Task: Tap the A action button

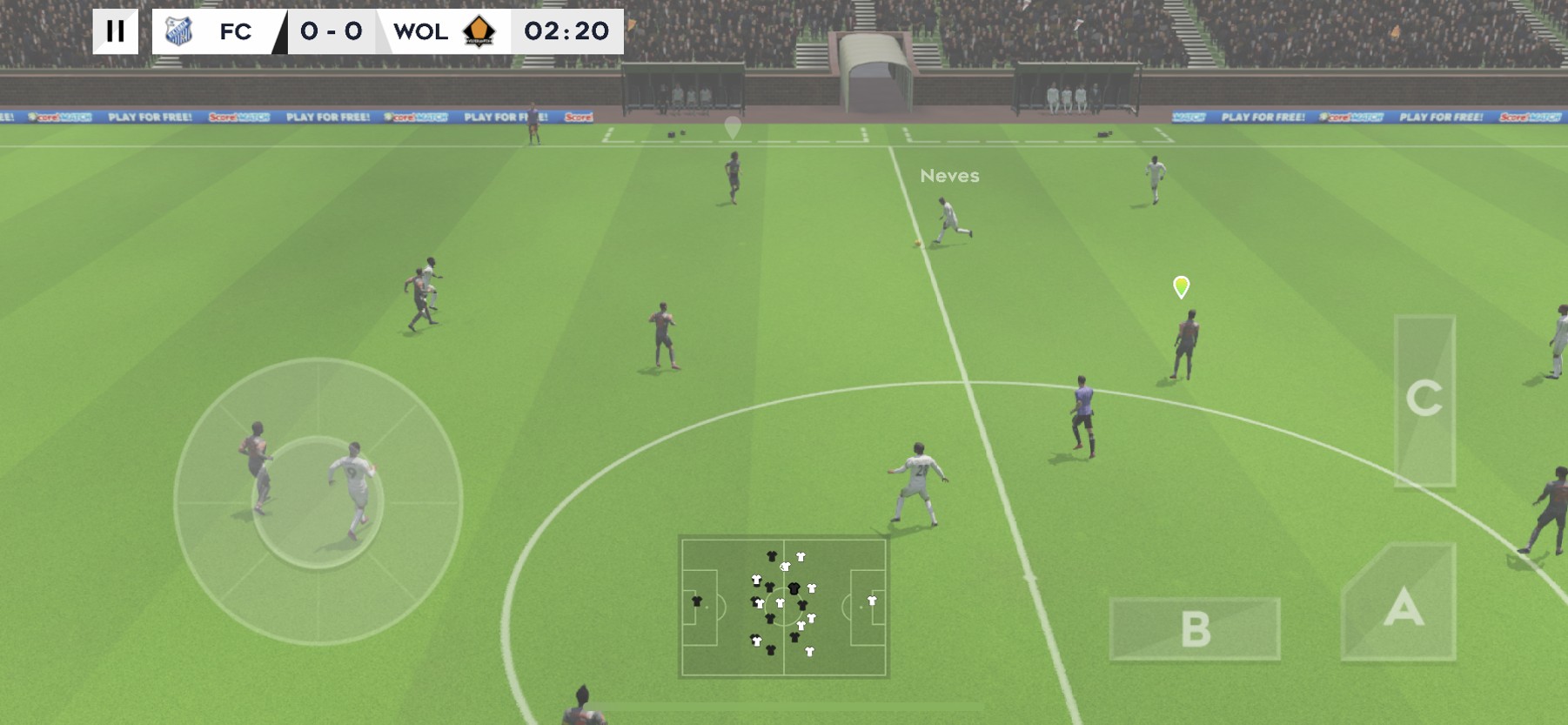Action: [x=1400, y=604]
